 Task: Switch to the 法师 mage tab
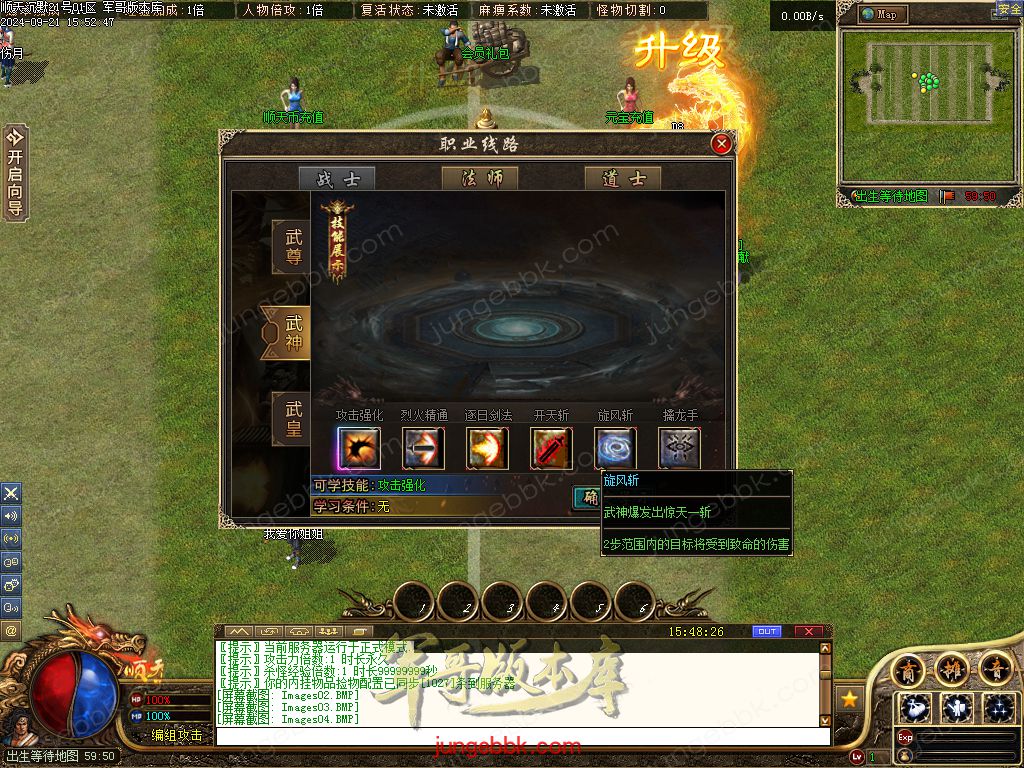pos(480,179)
